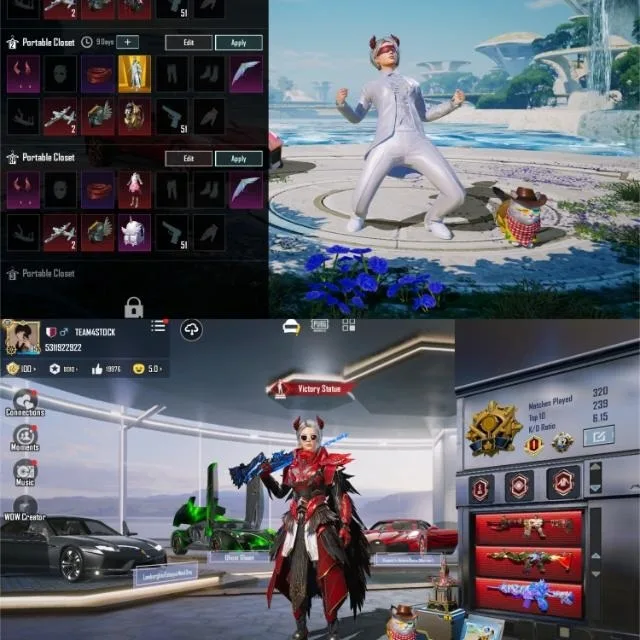Open the vehicle icon in top bar

(x=291, y=327)
